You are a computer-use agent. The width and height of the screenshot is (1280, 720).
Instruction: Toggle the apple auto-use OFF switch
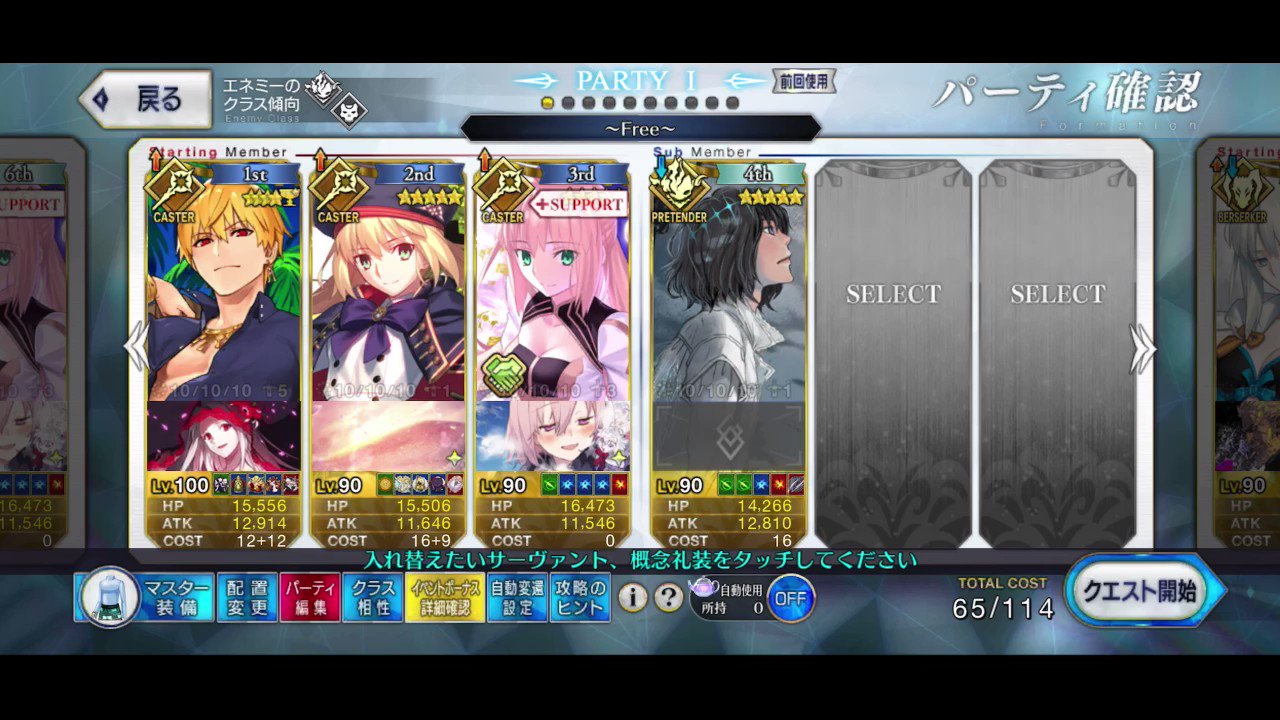[789, 599]
